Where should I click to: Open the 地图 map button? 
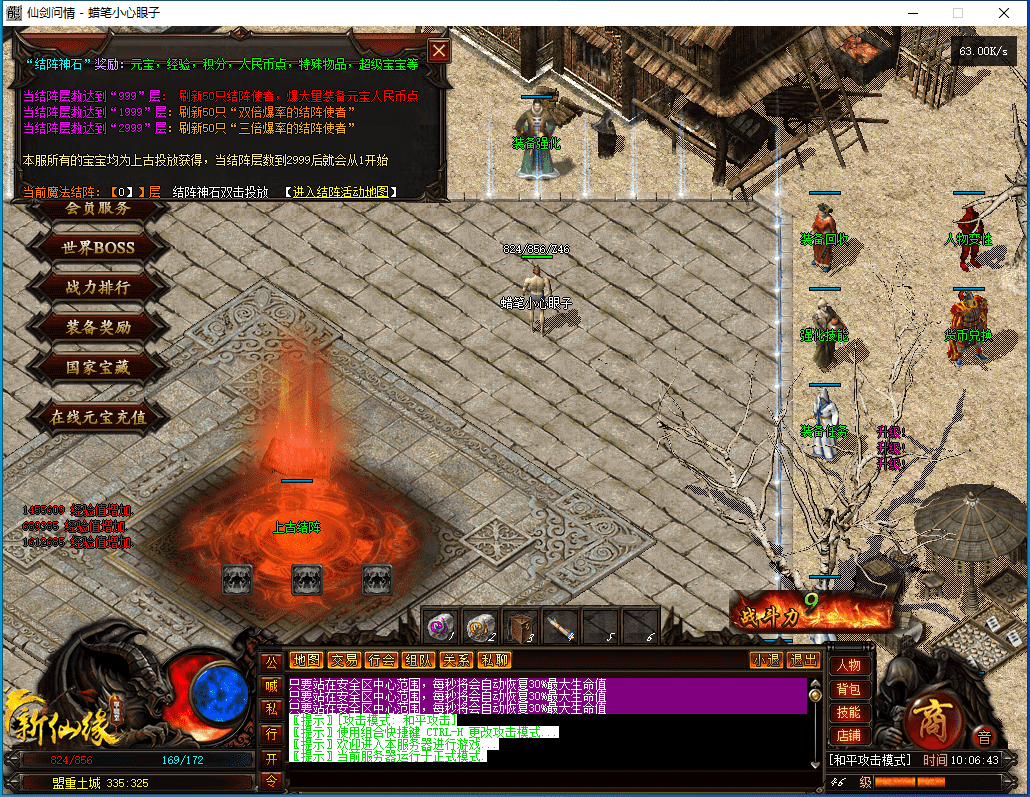306,660
